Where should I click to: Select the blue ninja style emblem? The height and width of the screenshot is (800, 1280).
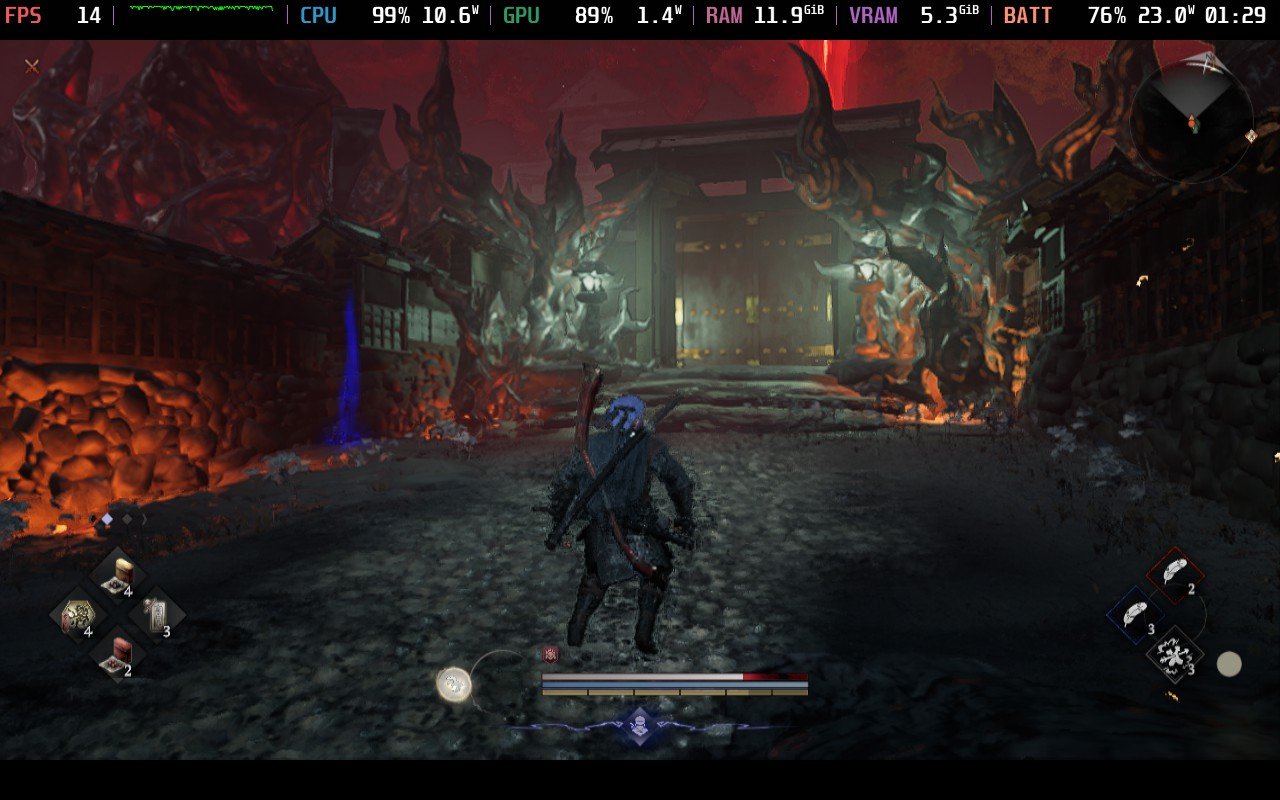[640, 725]
